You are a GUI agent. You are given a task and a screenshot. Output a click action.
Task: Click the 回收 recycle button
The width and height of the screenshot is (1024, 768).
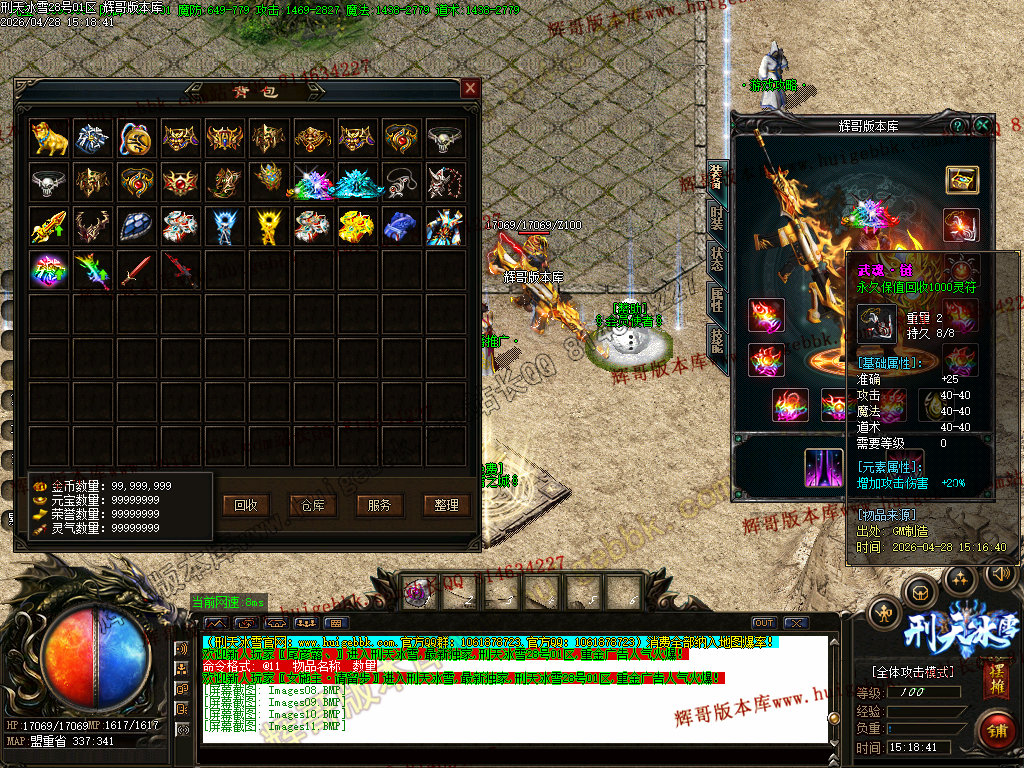point(246,505)
